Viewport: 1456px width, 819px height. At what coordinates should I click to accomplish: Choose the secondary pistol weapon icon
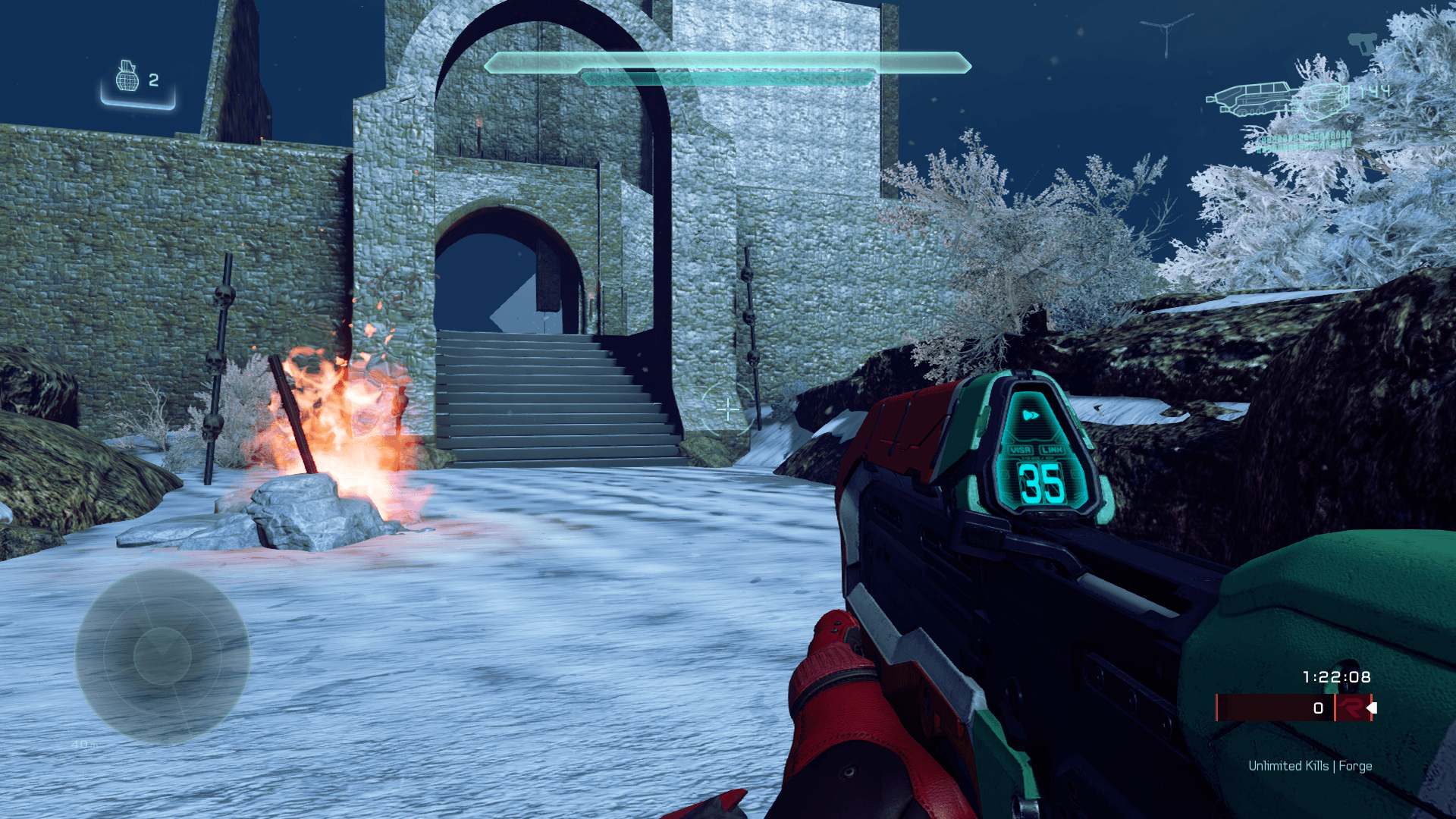[1362, 42]
